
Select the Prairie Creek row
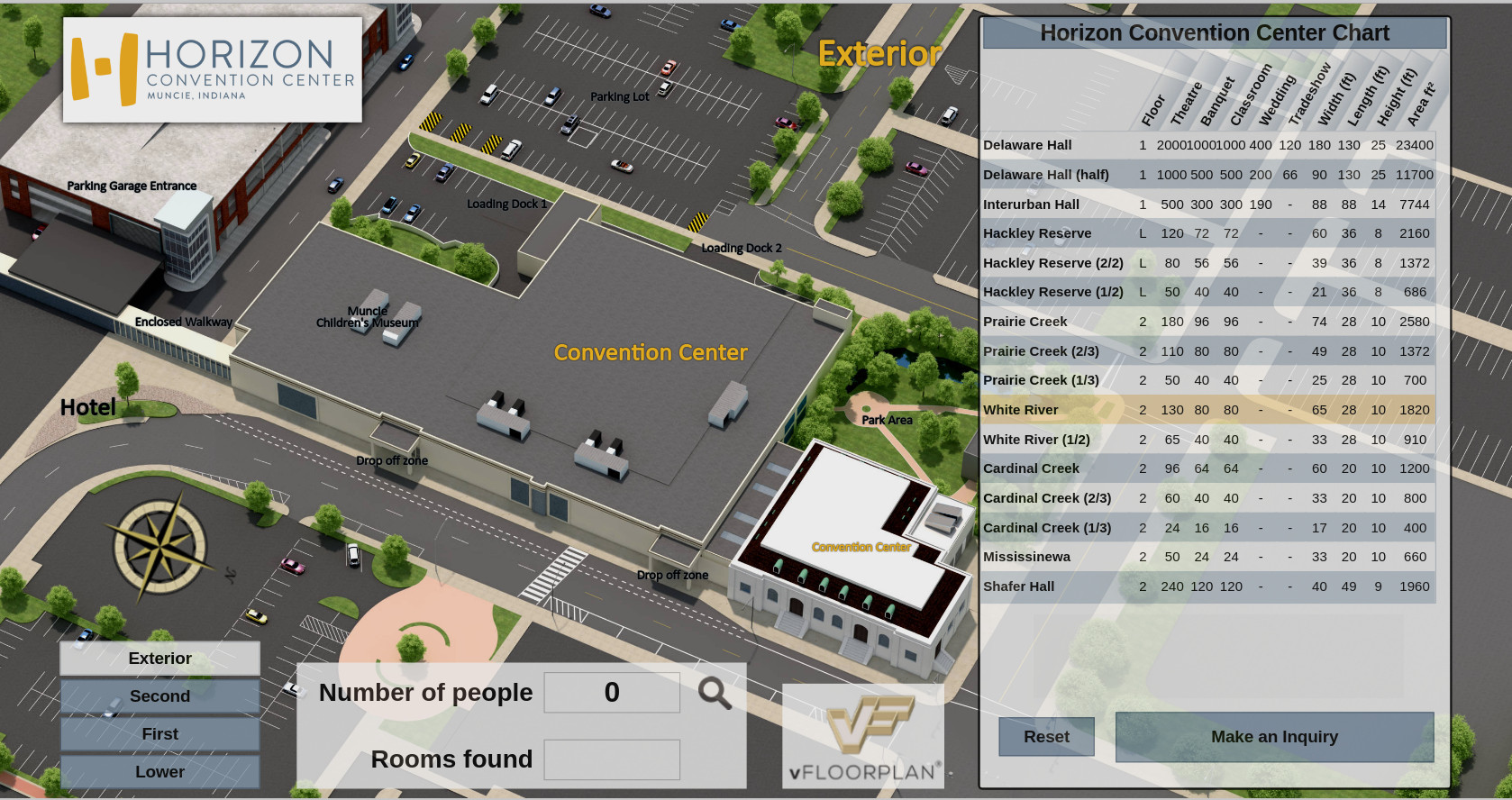(x=1207, y=322)
